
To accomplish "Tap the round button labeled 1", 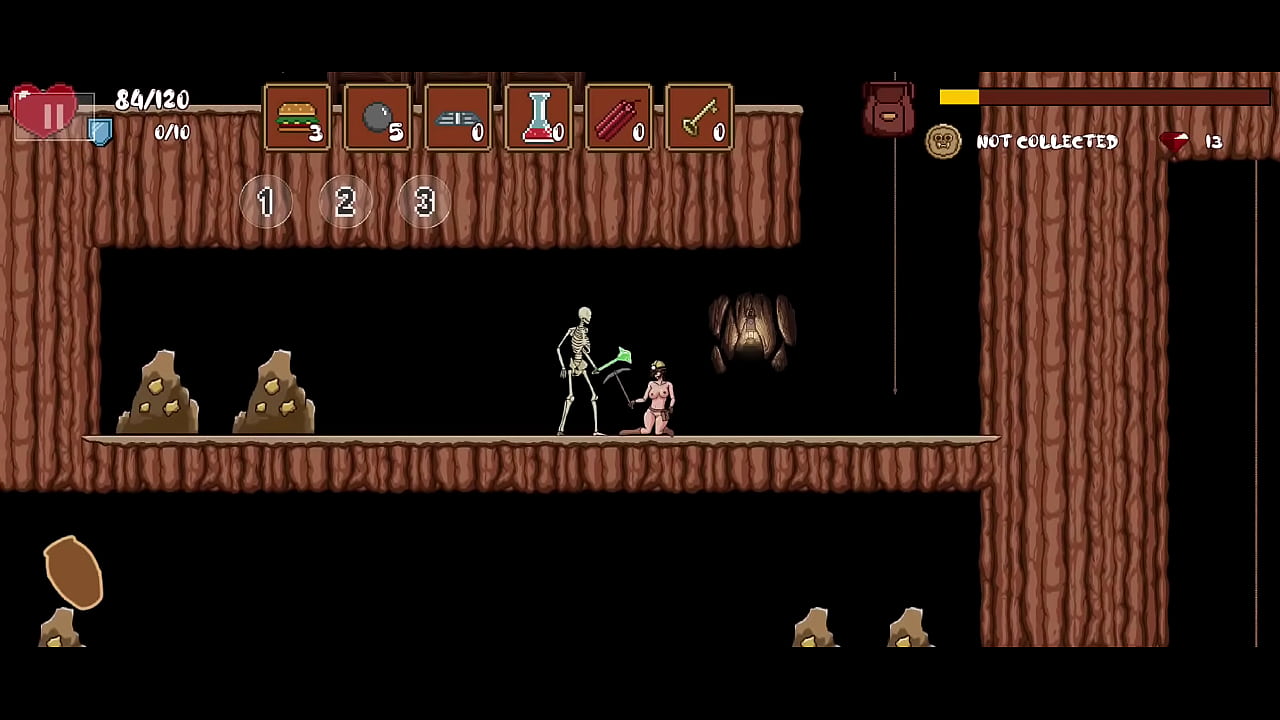I will coord(266,202).
